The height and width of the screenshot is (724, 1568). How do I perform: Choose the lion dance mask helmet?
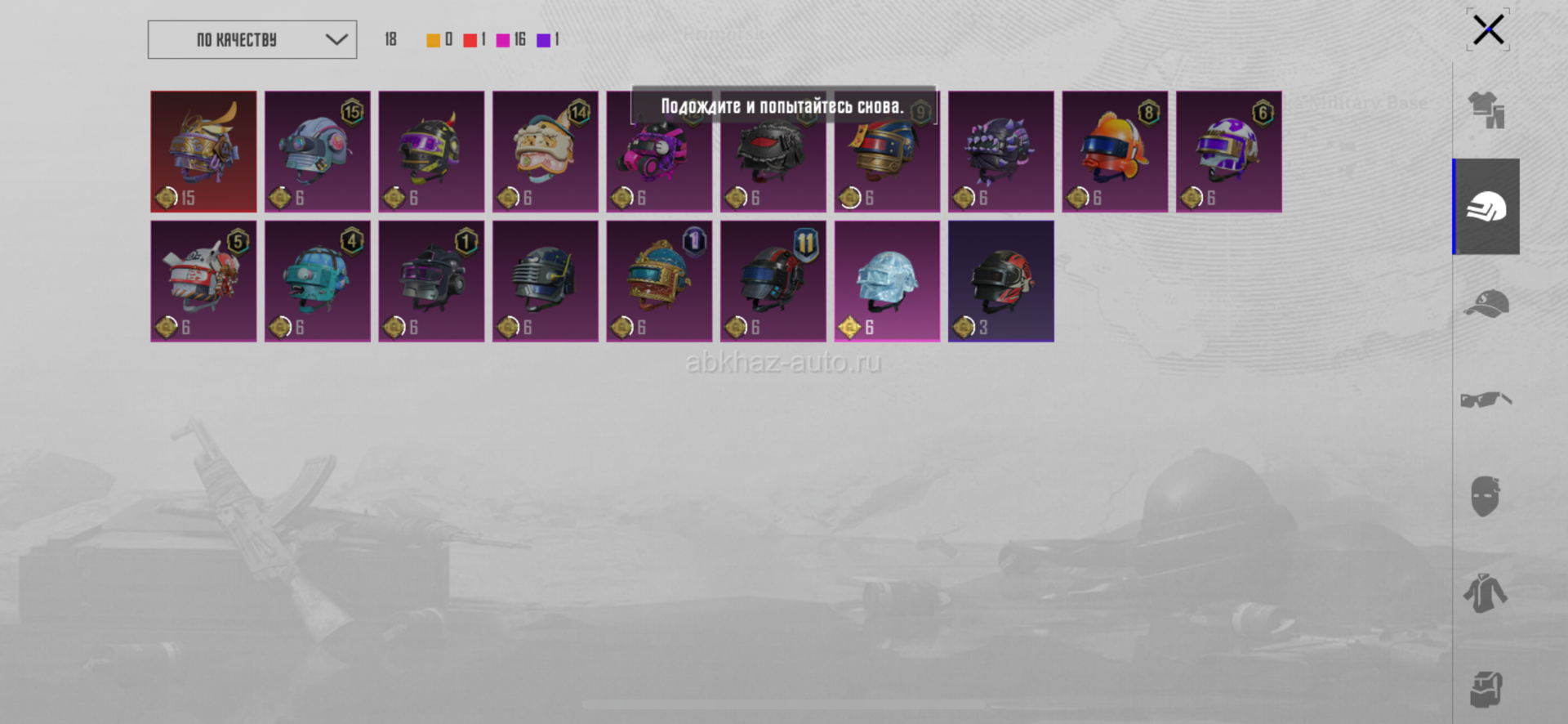(x=546, y=151)
